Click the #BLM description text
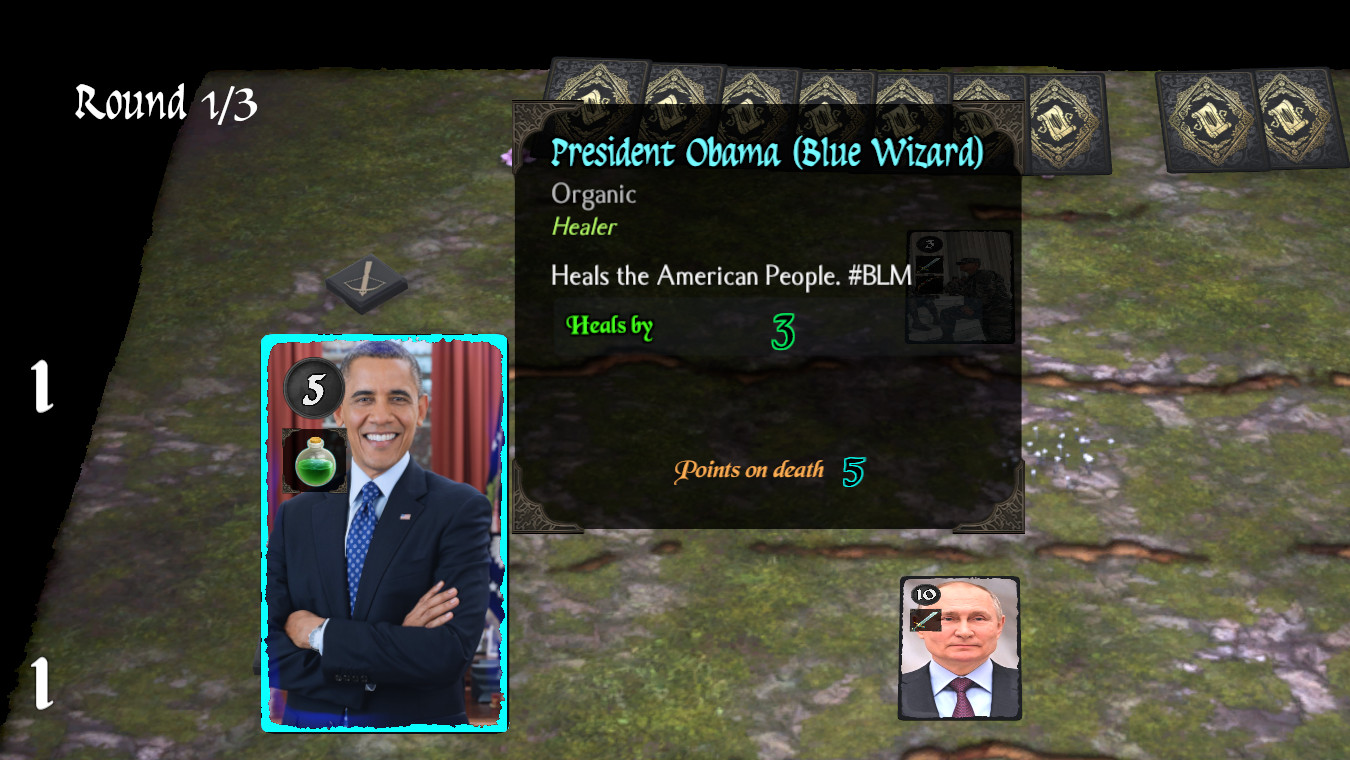The width and height of the screenshot is (1350, 760). click(730, 275)
